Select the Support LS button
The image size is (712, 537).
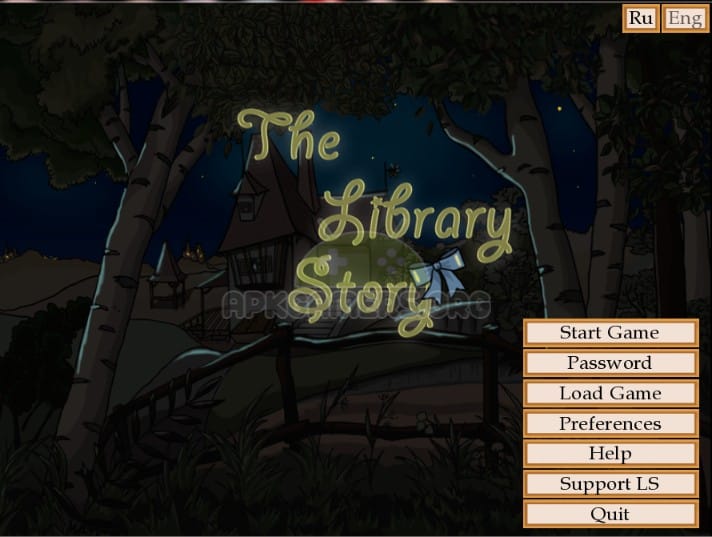point(609,484)
